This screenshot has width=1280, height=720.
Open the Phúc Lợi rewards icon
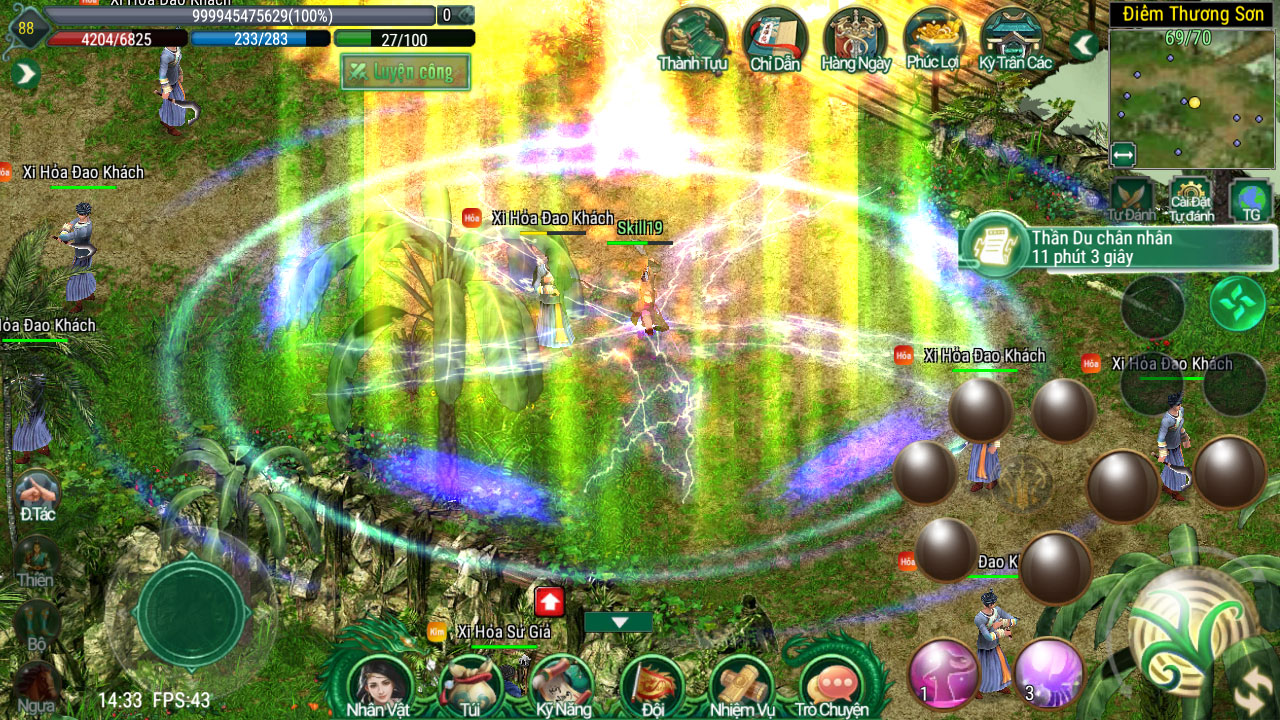934,40
